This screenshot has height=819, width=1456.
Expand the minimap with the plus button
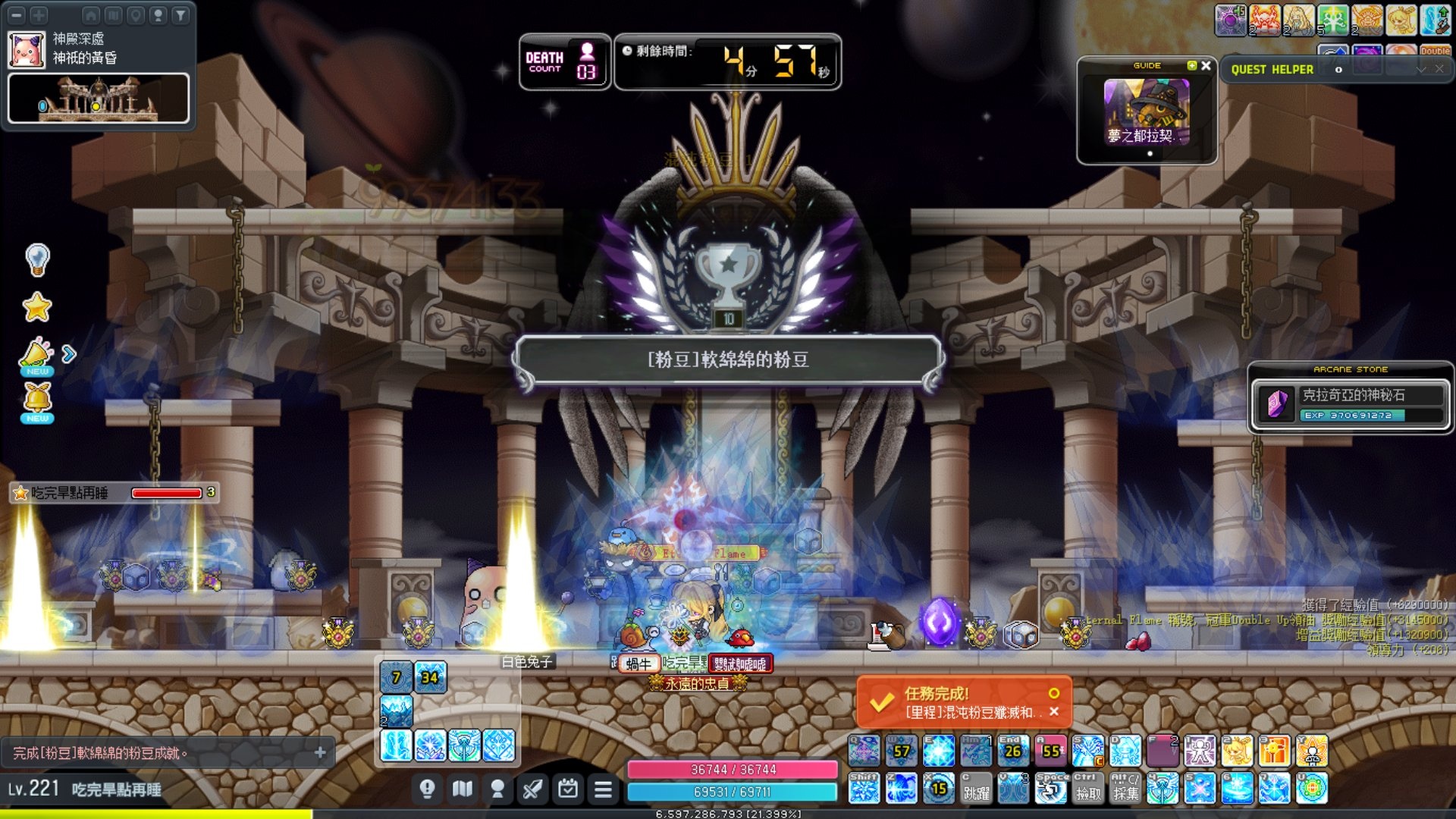39,14
